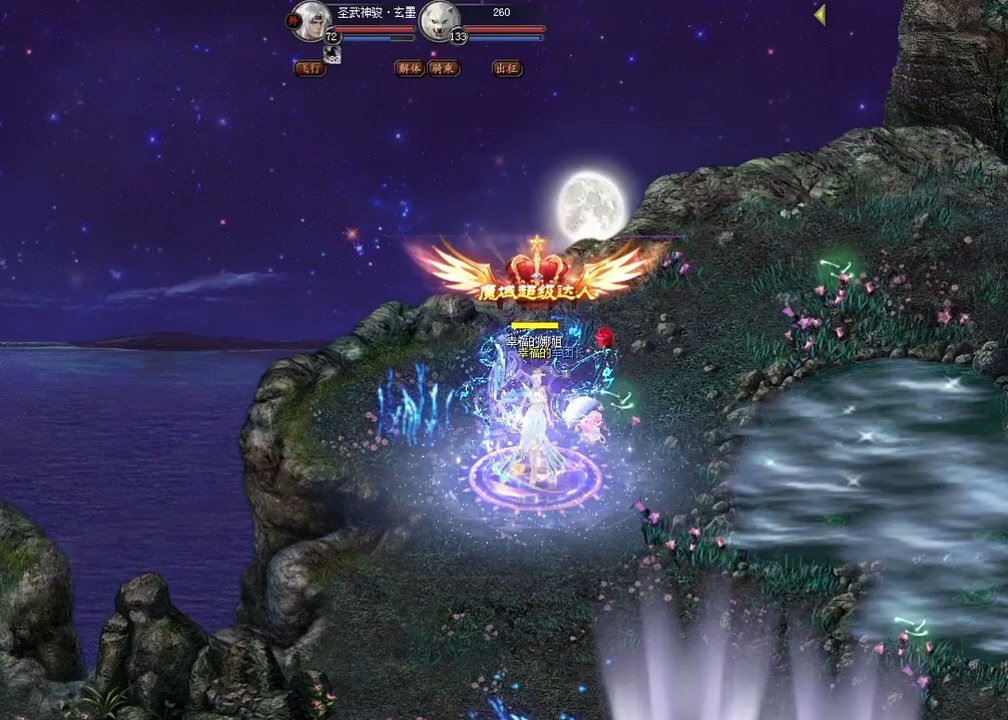This screenshot has width=1008, height=720.
Task: Click the small buff icon below the portrait
Action: coord(334,55)
